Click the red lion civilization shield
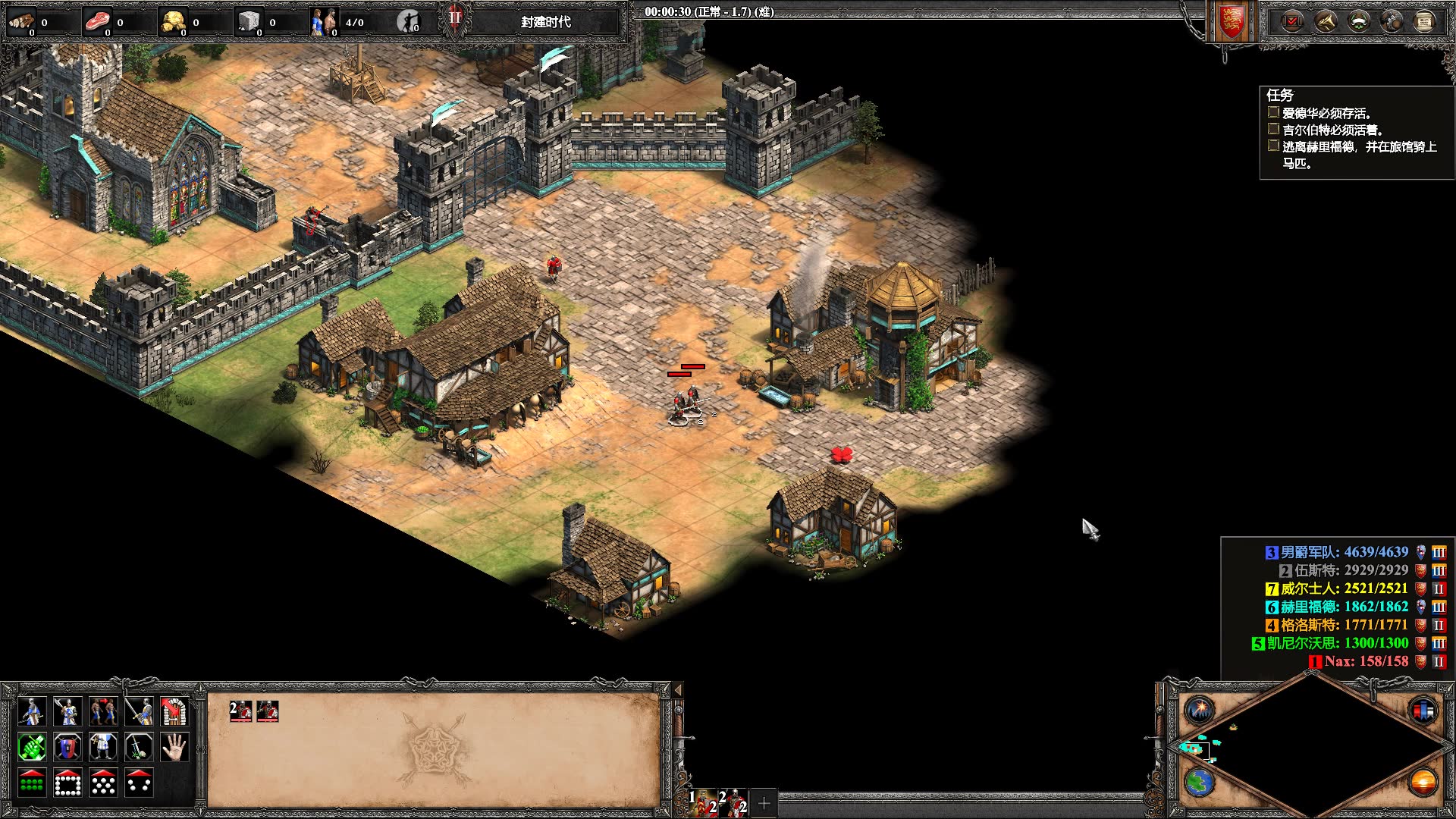Viewport: 1456px width, 819px height. (1232, 21)
